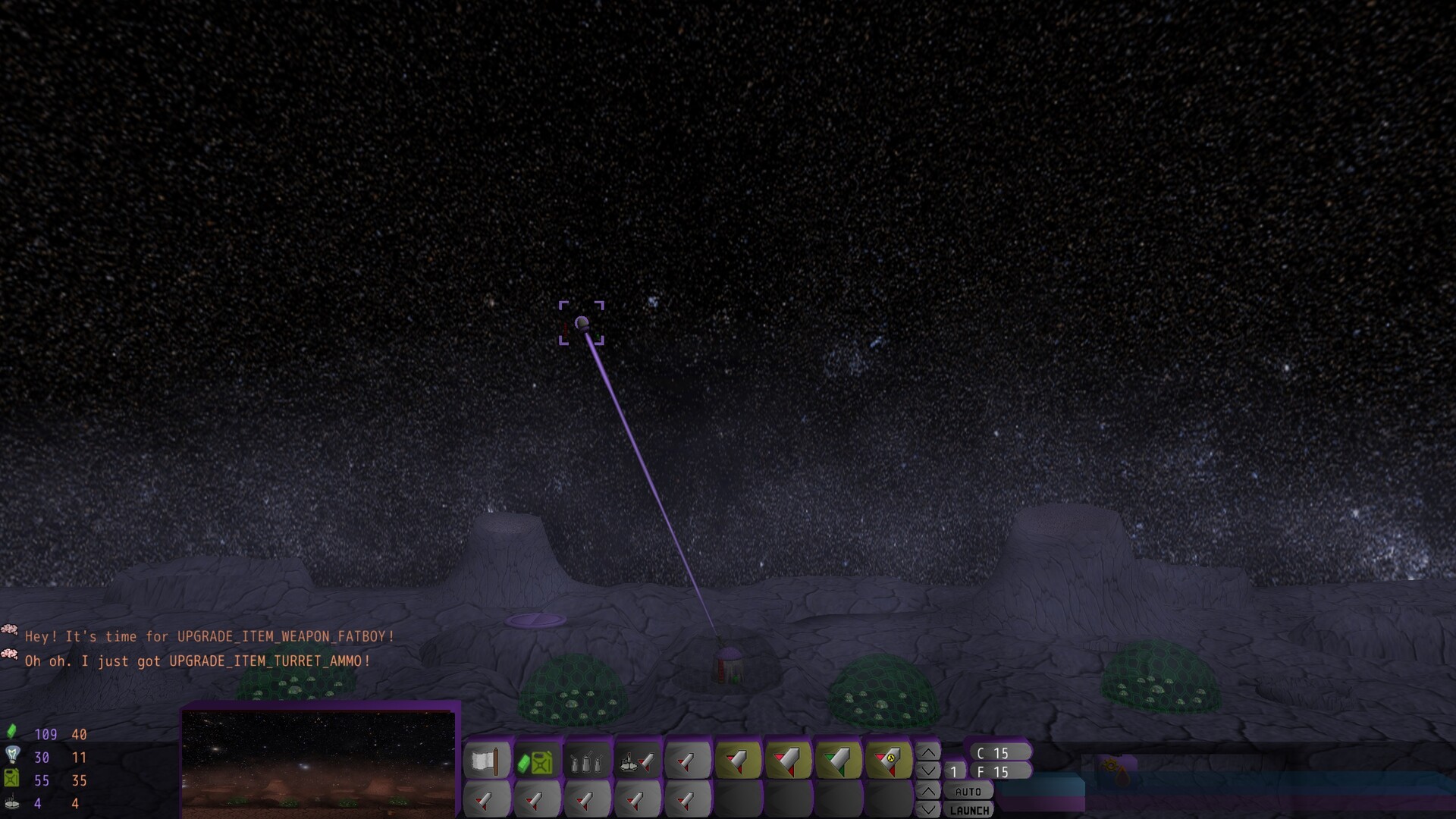Click the up arrow next to the AUTO button
Viewport: 1456px width, 819px height.
click(x=927, y=791)
